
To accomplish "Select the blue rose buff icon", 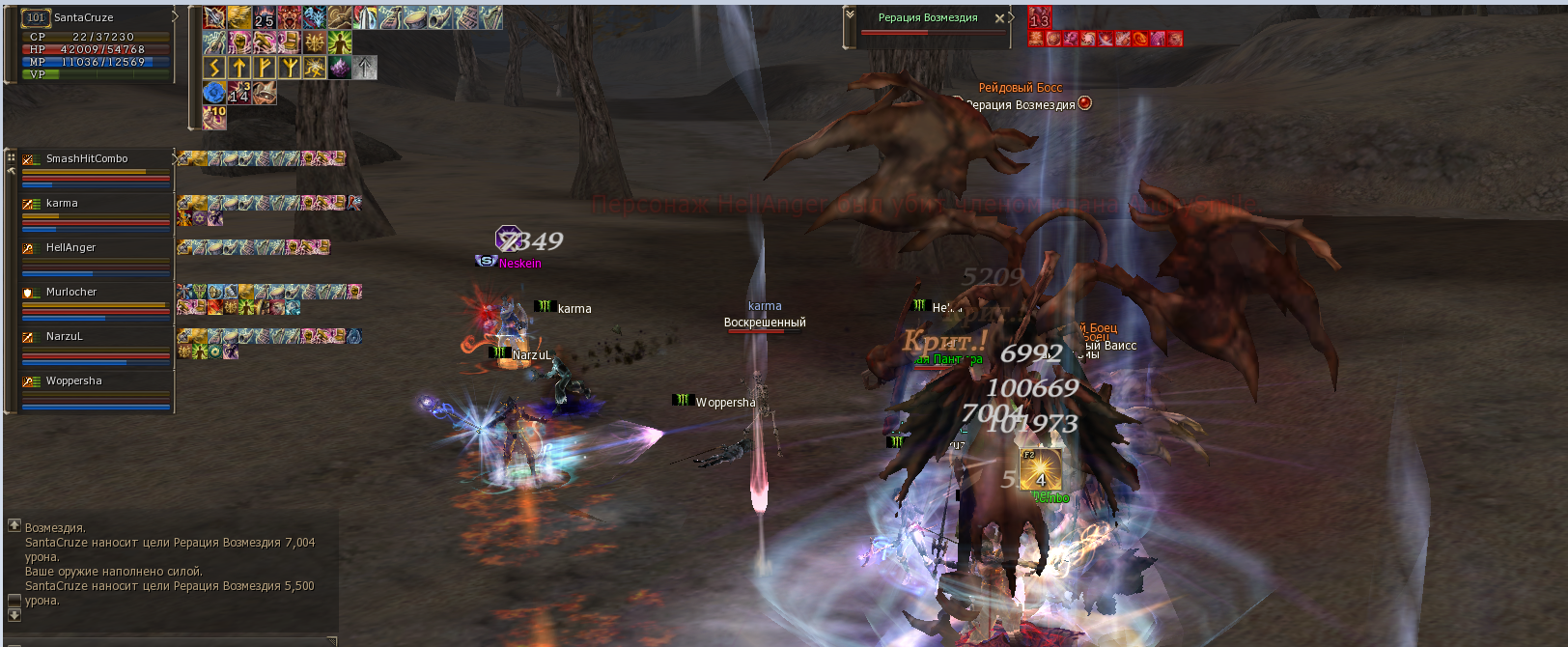I will [213, 93].
